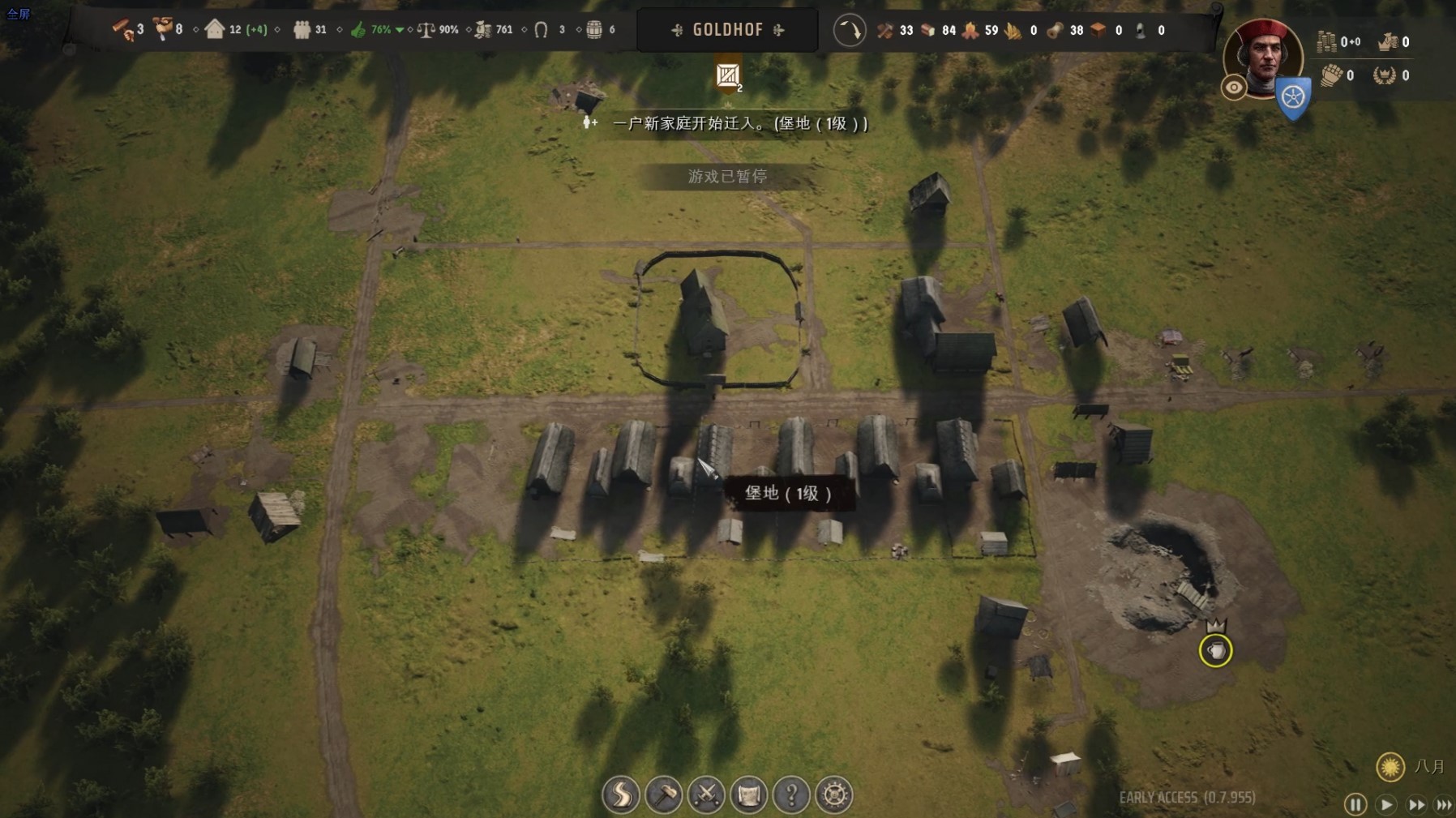Open the lord portrait panel
The image size is (1456, 818).
point(1263,55)
